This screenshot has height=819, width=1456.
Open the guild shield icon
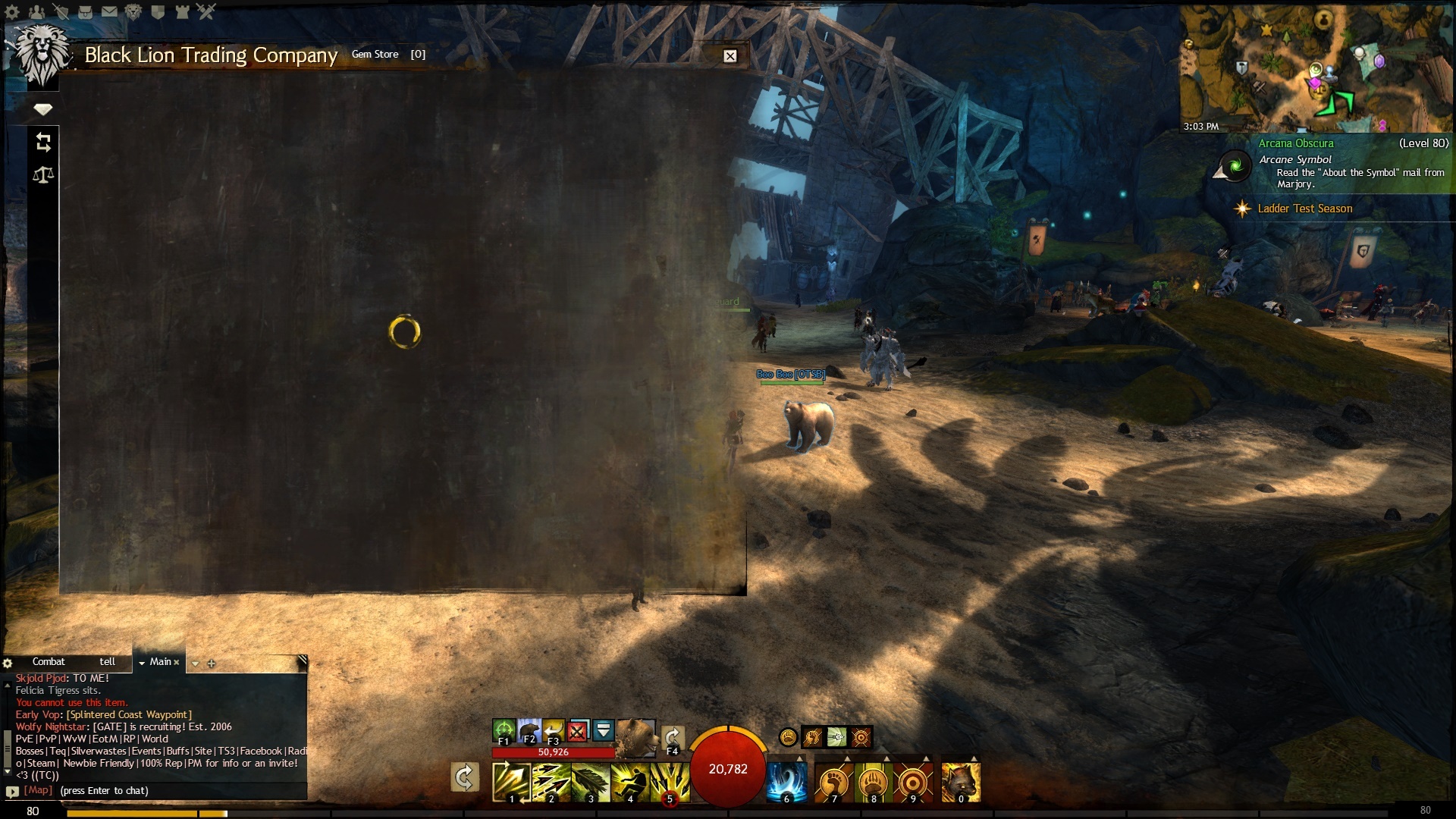coord(158,11)
